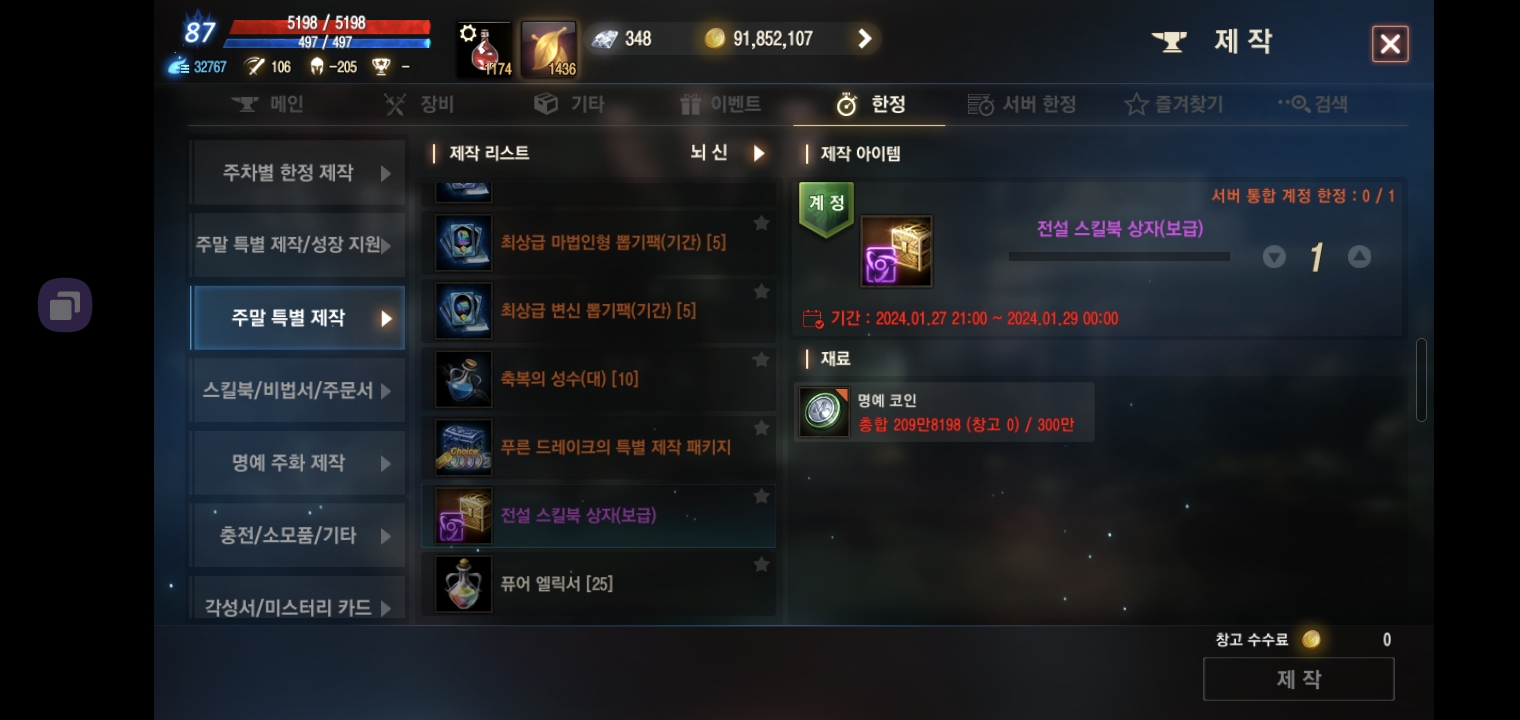
Task: Click the gold coin currency icon
Action: [716, 38]
